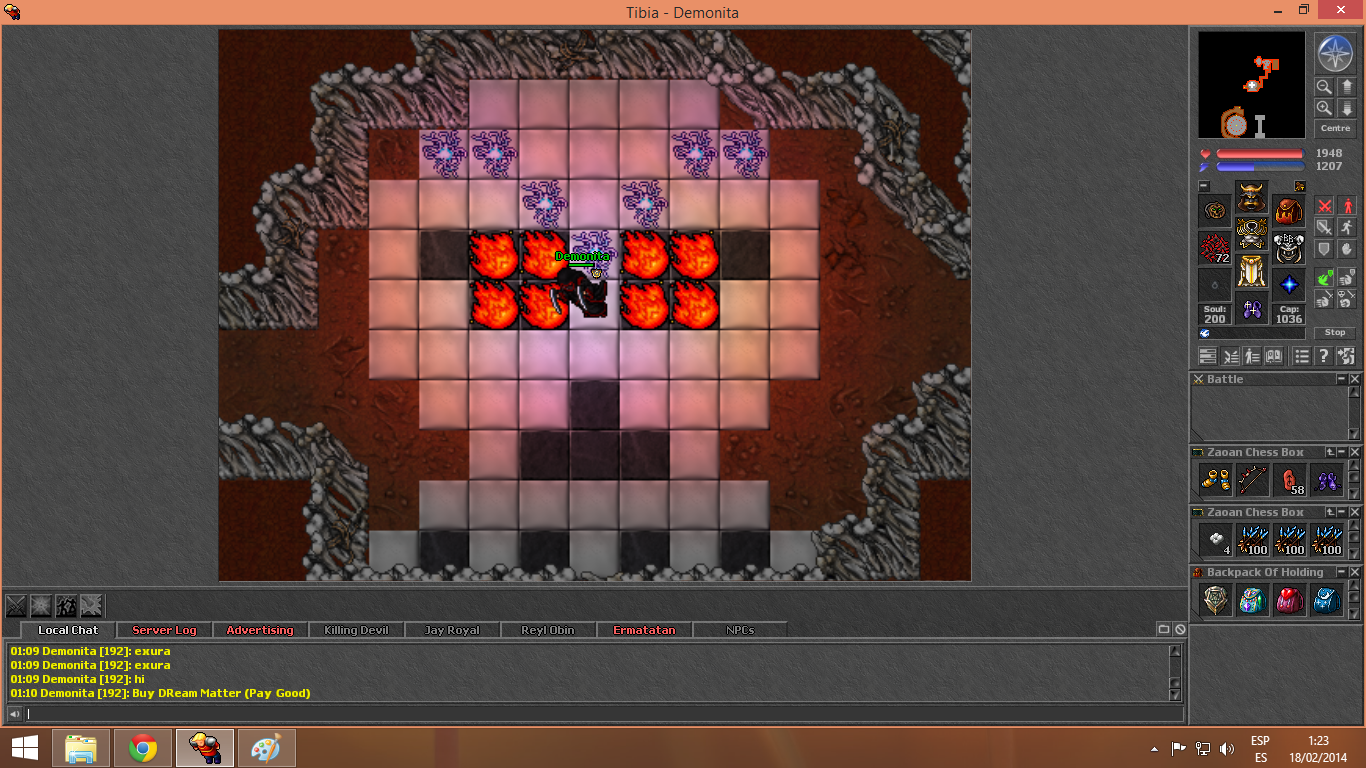The width and height of the screenshot is (1366, 768).
Task: Select the golden boots in Zaoan Chess Box
Action: [x=1215, y=481]
